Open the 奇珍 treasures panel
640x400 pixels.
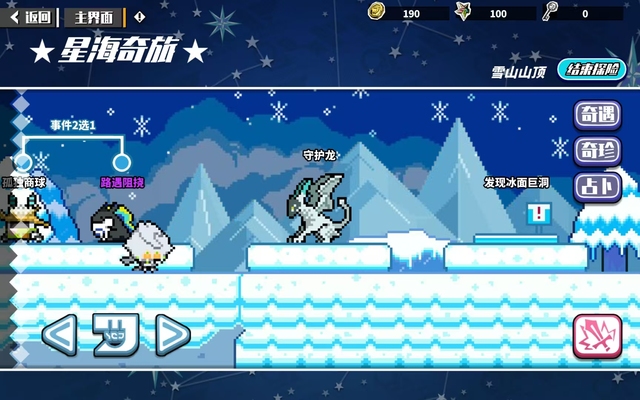click(597, 151)
